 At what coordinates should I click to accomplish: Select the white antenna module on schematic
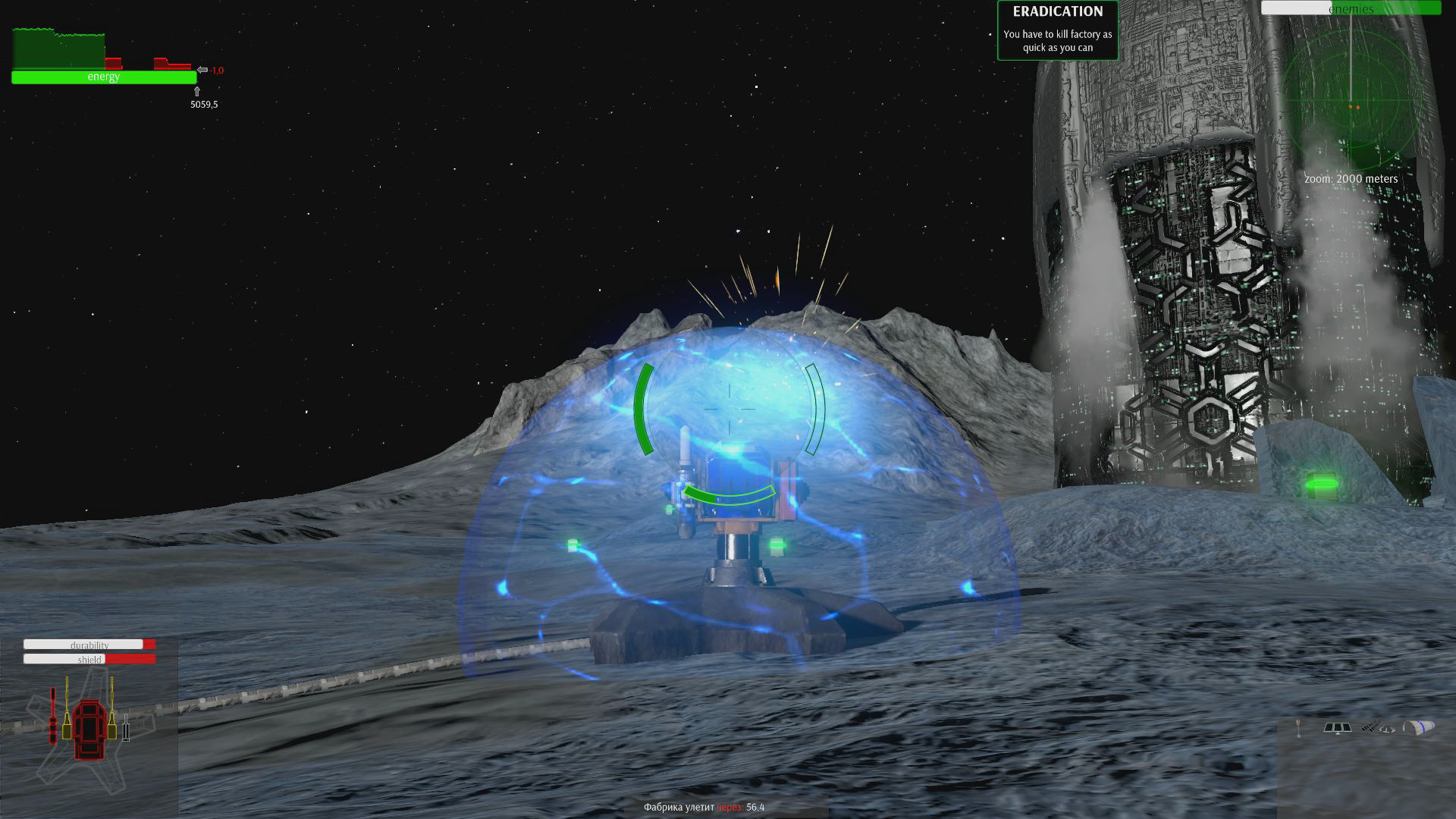point(126,728)
